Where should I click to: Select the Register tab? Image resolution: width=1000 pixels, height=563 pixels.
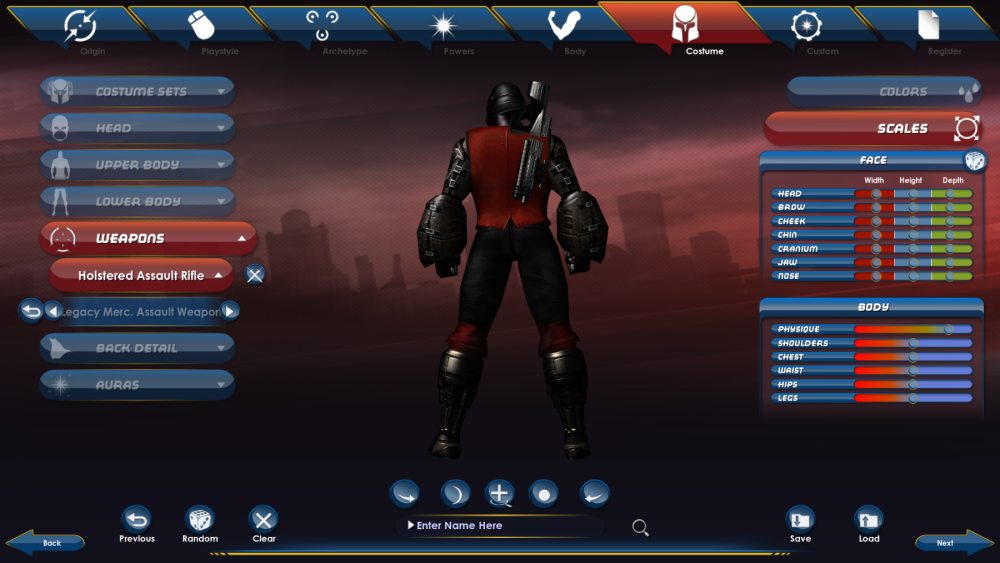(x=929, y=29)
